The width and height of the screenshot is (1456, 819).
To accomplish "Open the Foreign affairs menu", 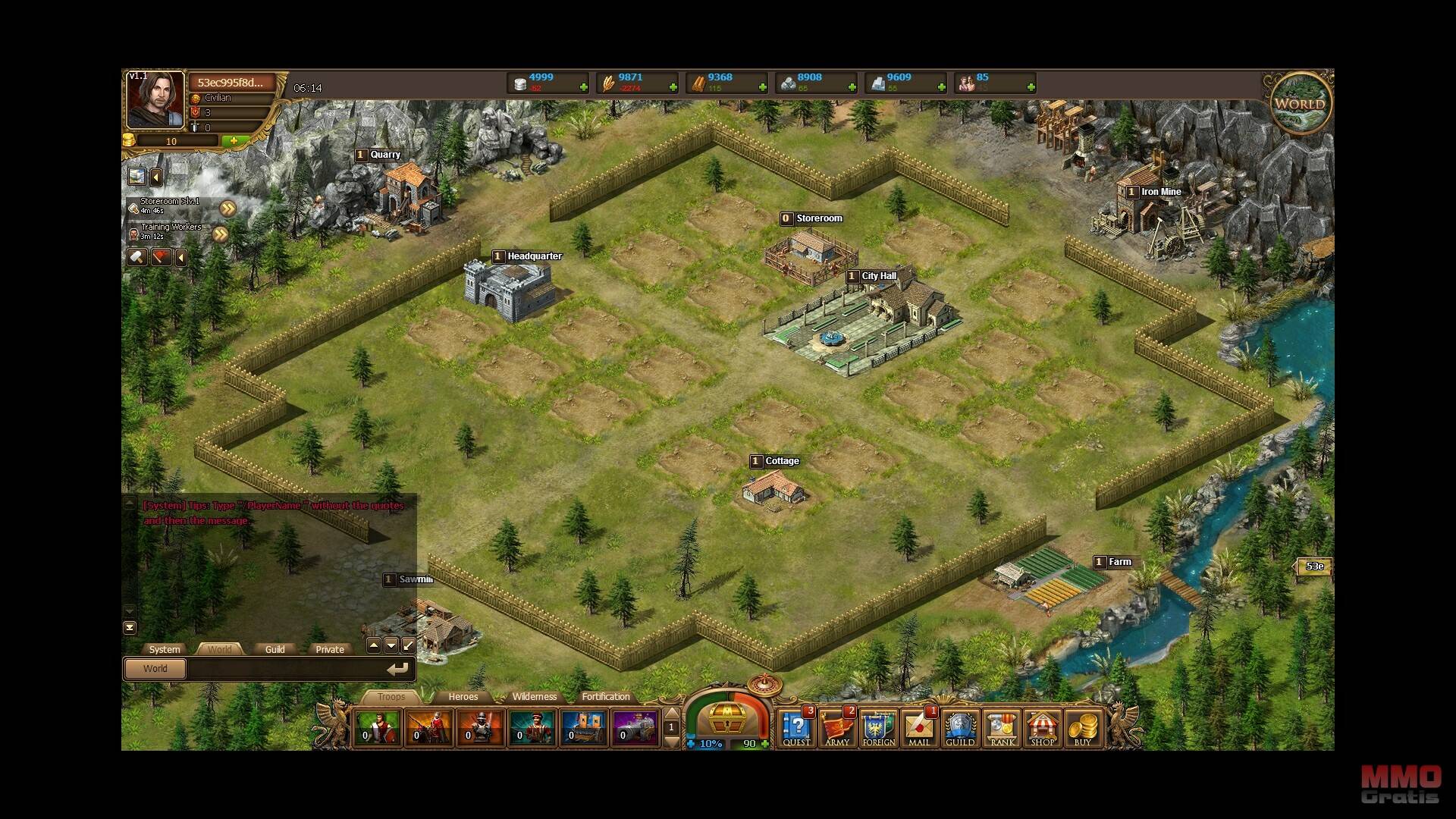I will pos(878,729).
